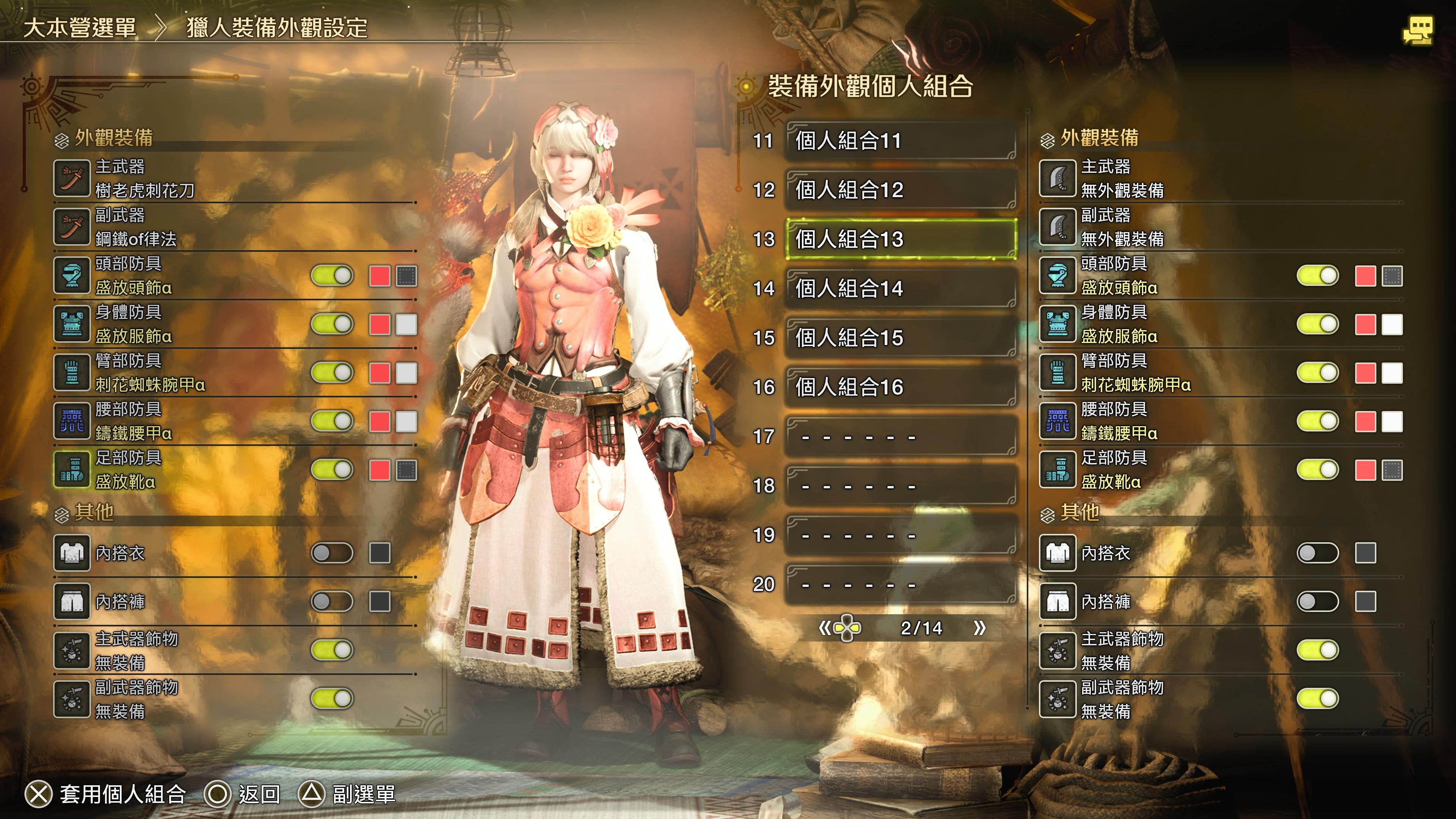
Task: Open the 樹老虎刺花刀 main weapon row
Action: [235, 178]
